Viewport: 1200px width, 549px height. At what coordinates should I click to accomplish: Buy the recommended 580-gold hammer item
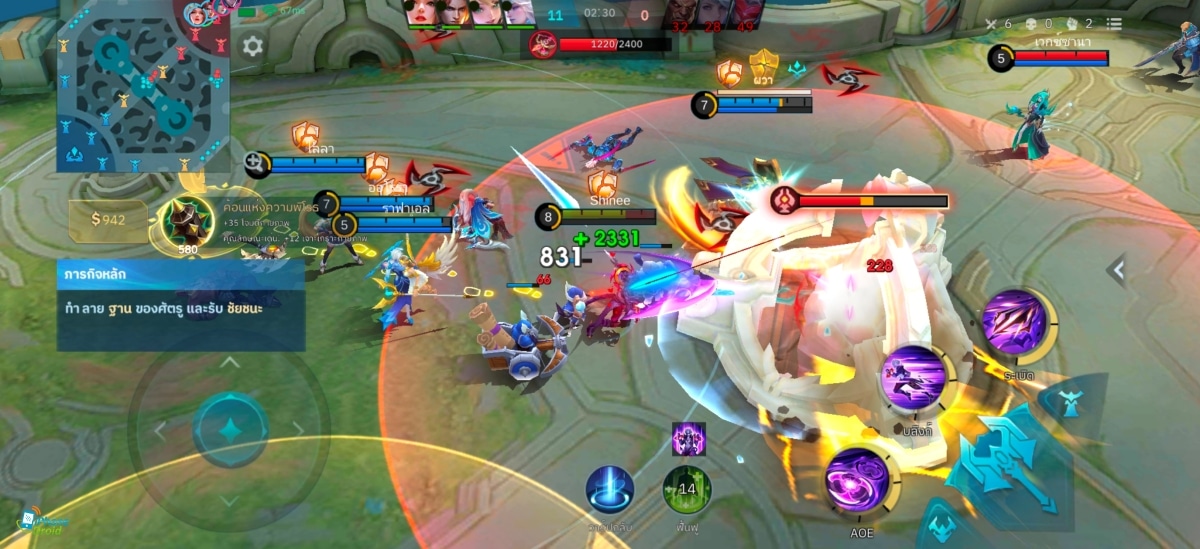(187, 220)
